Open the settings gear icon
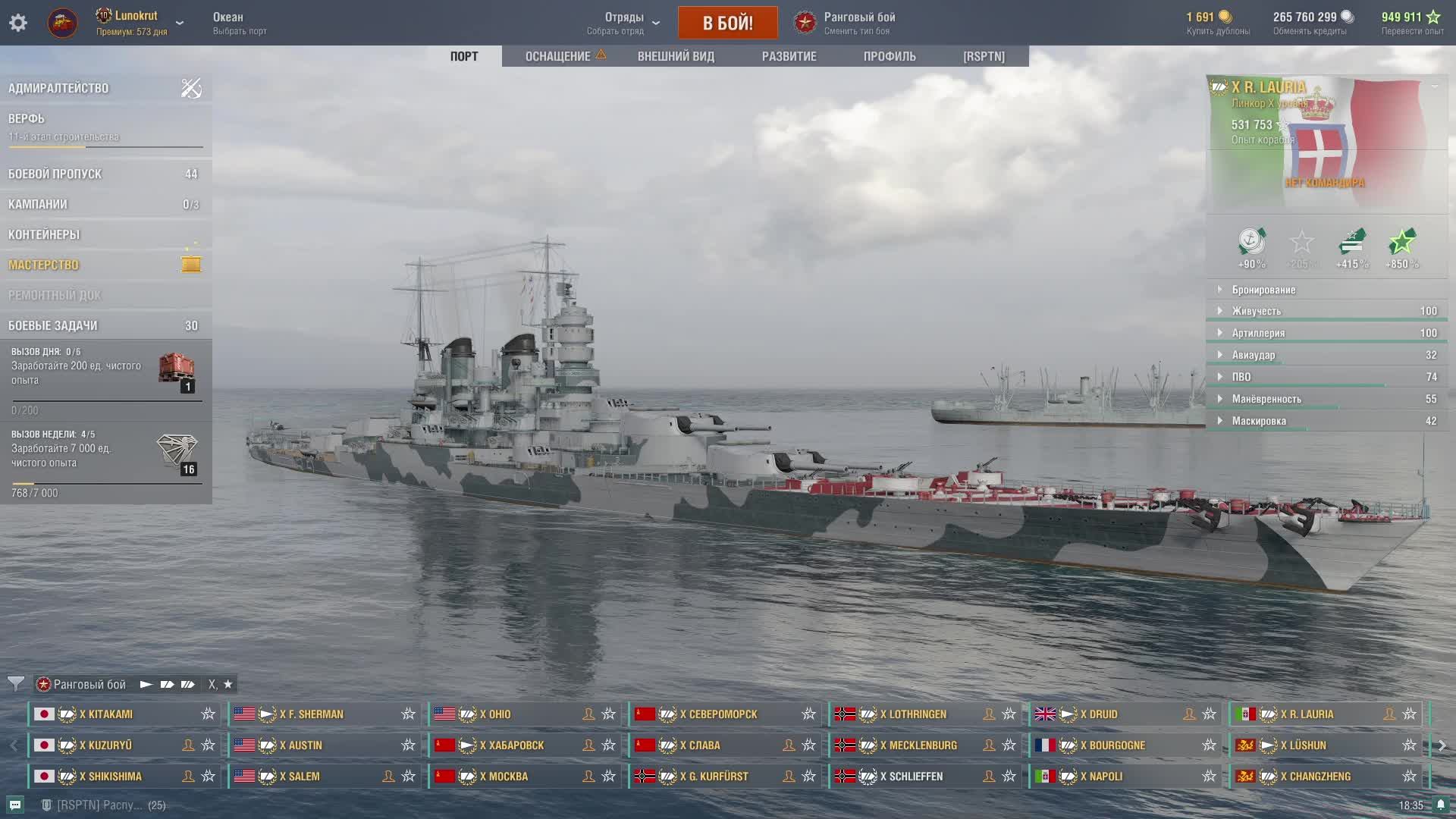1456x819 pixels. coord(18,23)
